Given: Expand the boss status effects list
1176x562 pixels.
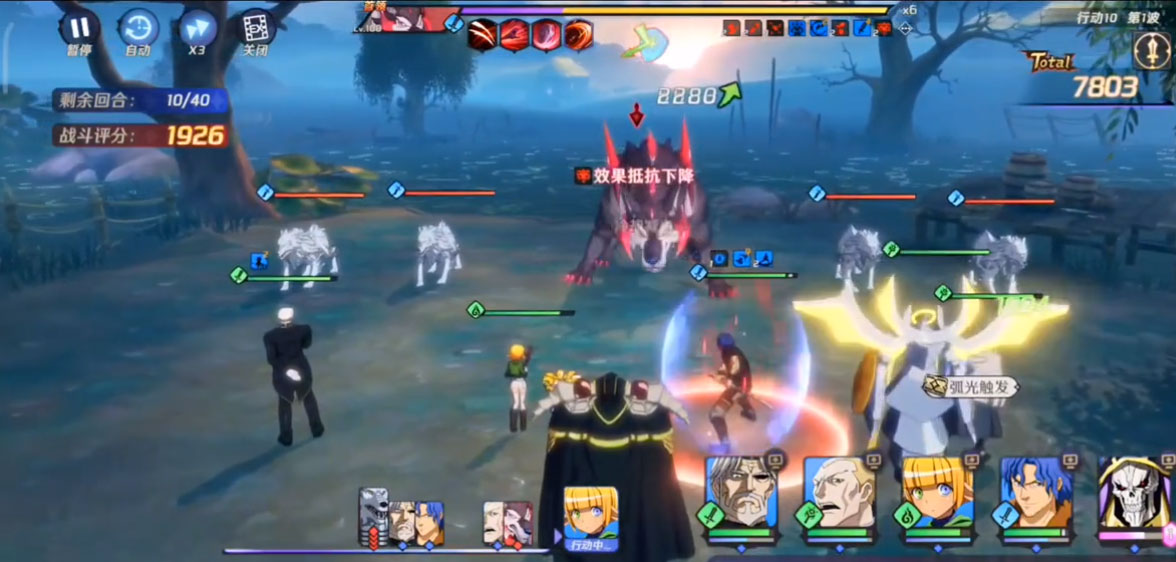Looking at the screenshot, I should point(905,29).
